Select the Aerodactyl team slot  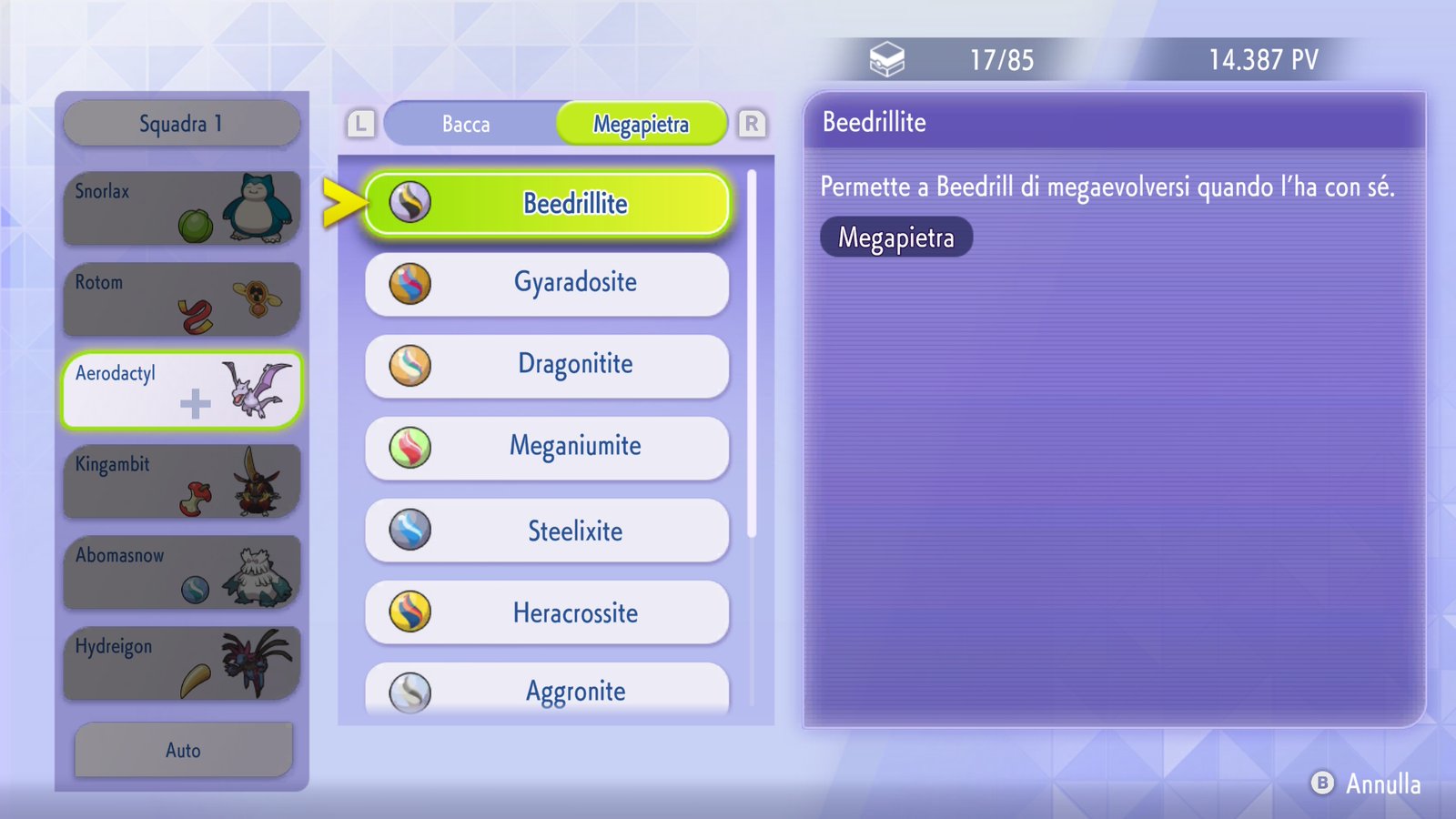pyautogui.click(x=182, y=390)
